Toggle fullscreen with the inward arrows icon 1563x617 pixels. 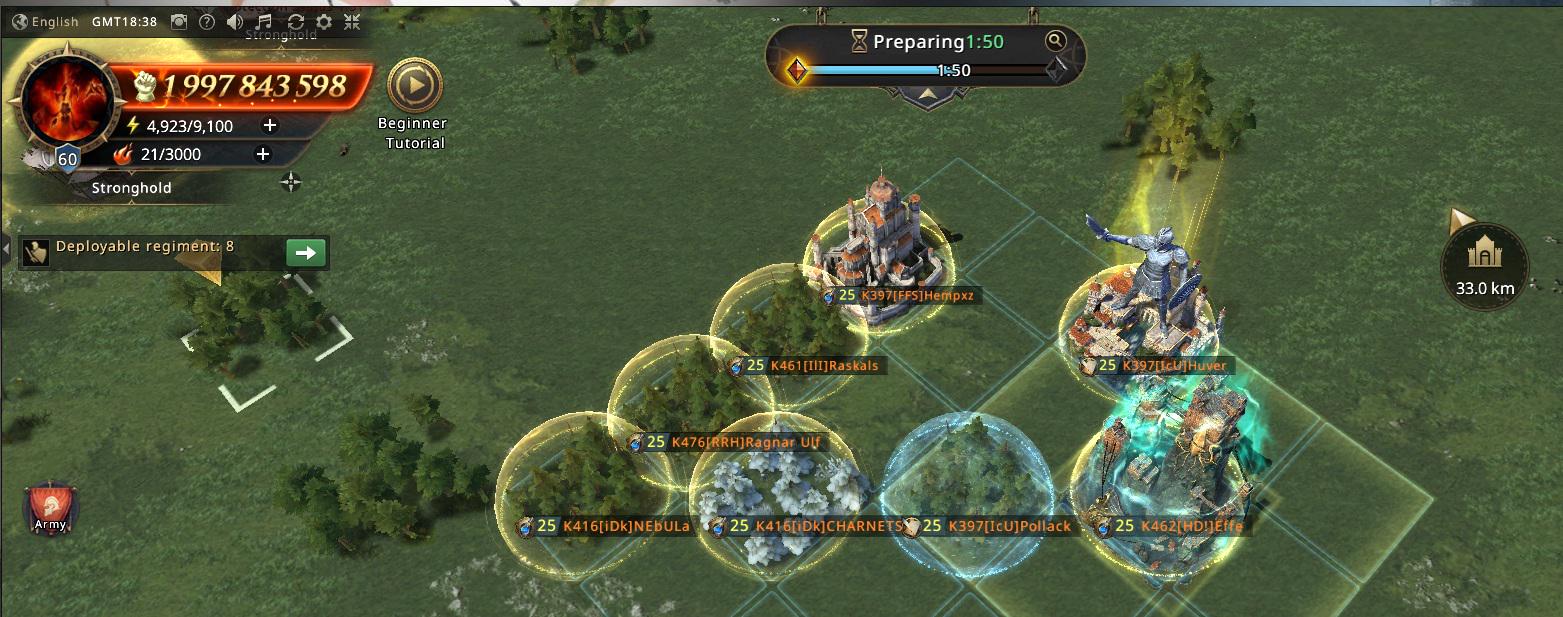(353, 22)
